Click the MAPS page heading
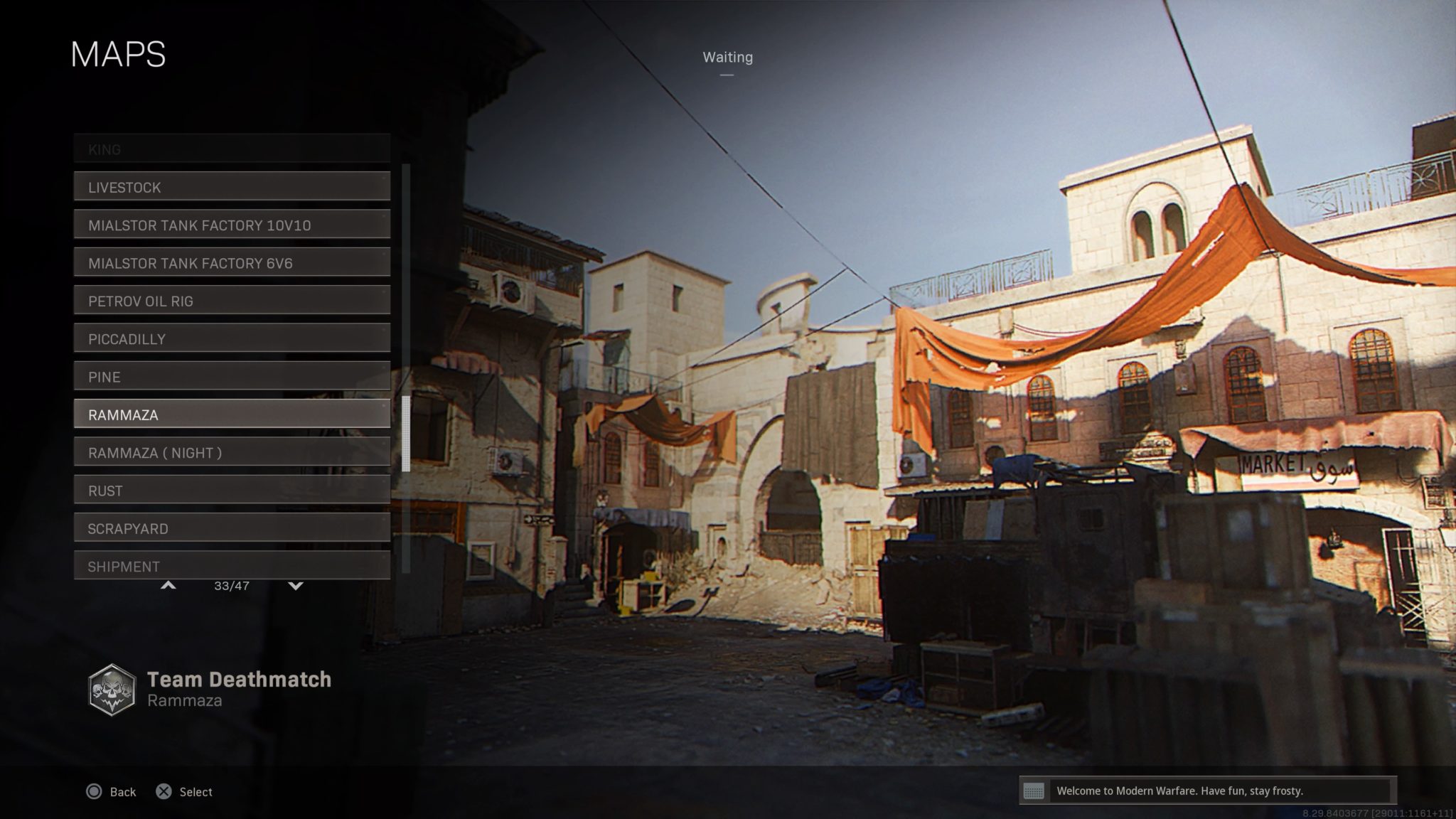This screenshot has width=1456, height=819. [x=118, y=54]
